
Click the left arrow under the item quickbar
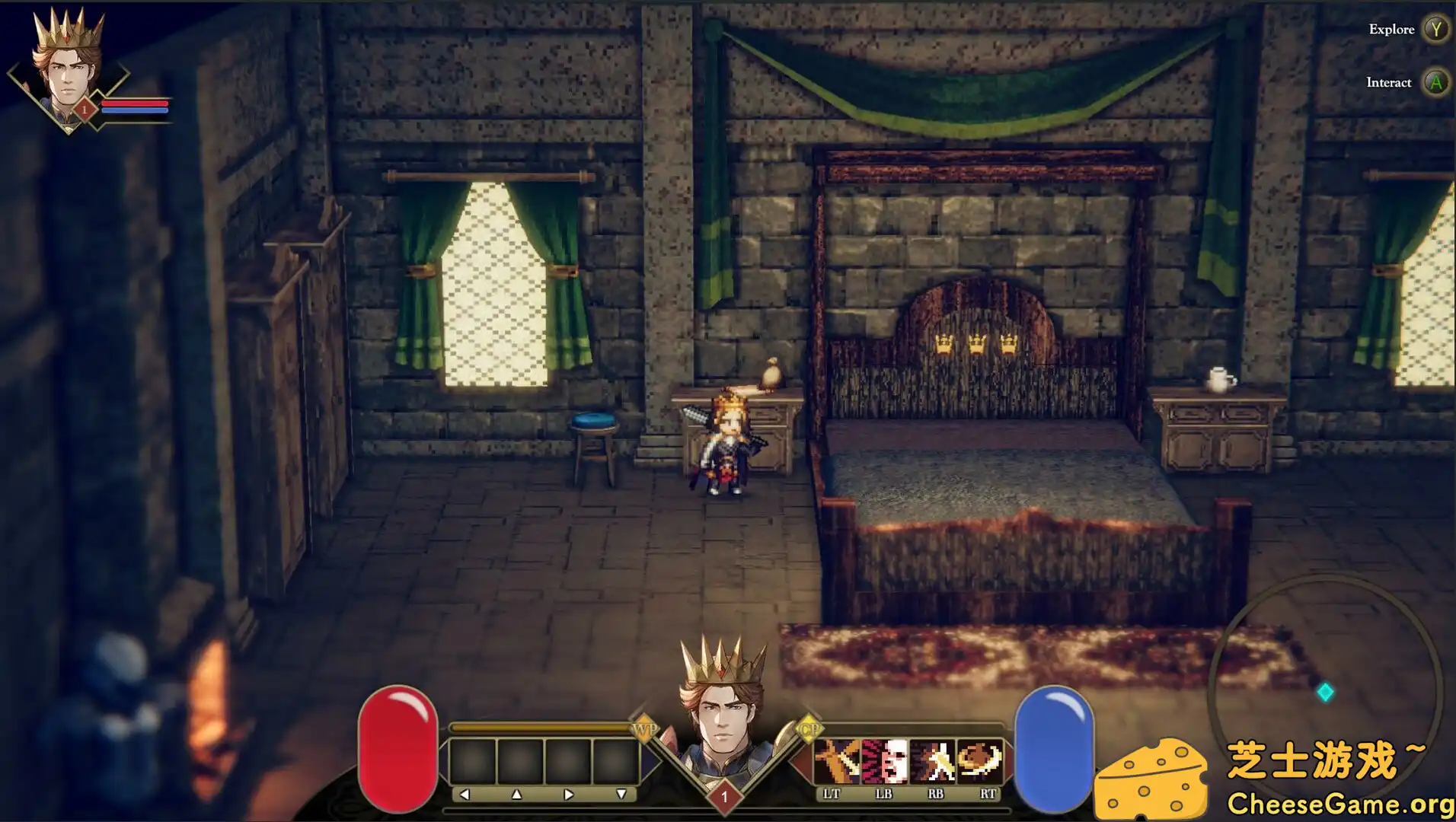pos(465,793)
